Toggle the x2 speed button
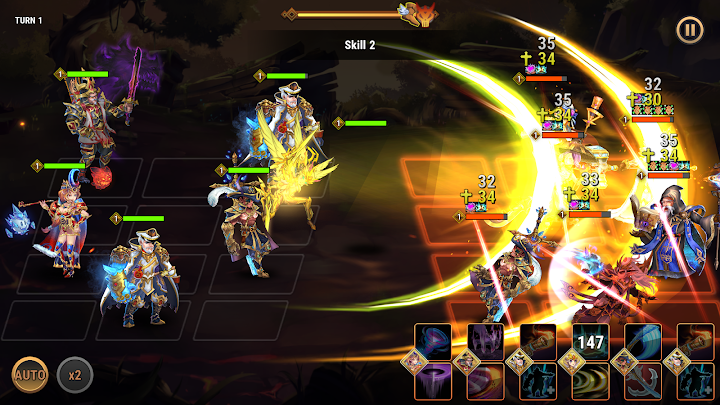Screen dimensions: 720x405 pos(74,375)
